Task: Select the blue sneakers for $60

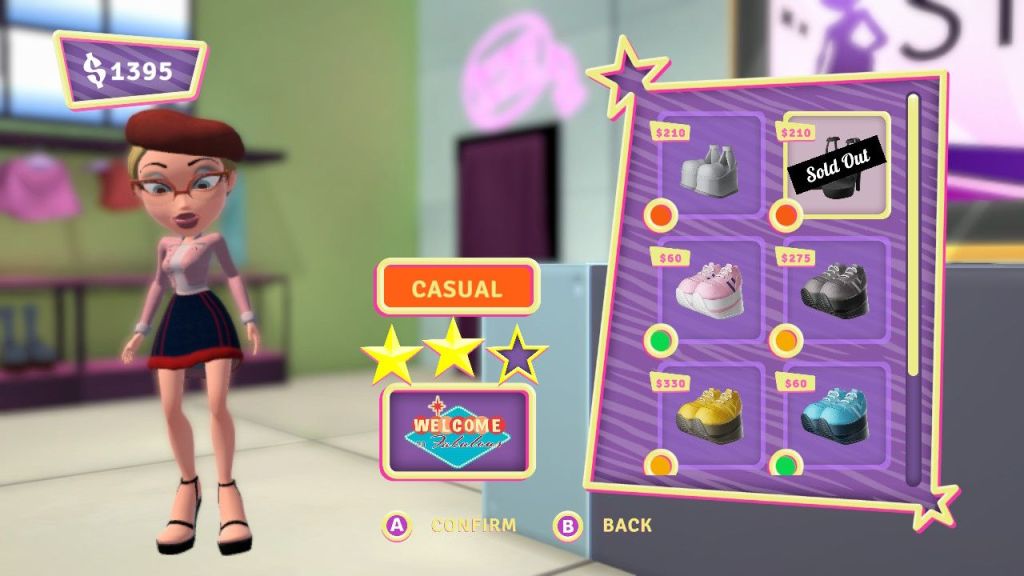Action: pyautogui.click(x=835, y=413)
